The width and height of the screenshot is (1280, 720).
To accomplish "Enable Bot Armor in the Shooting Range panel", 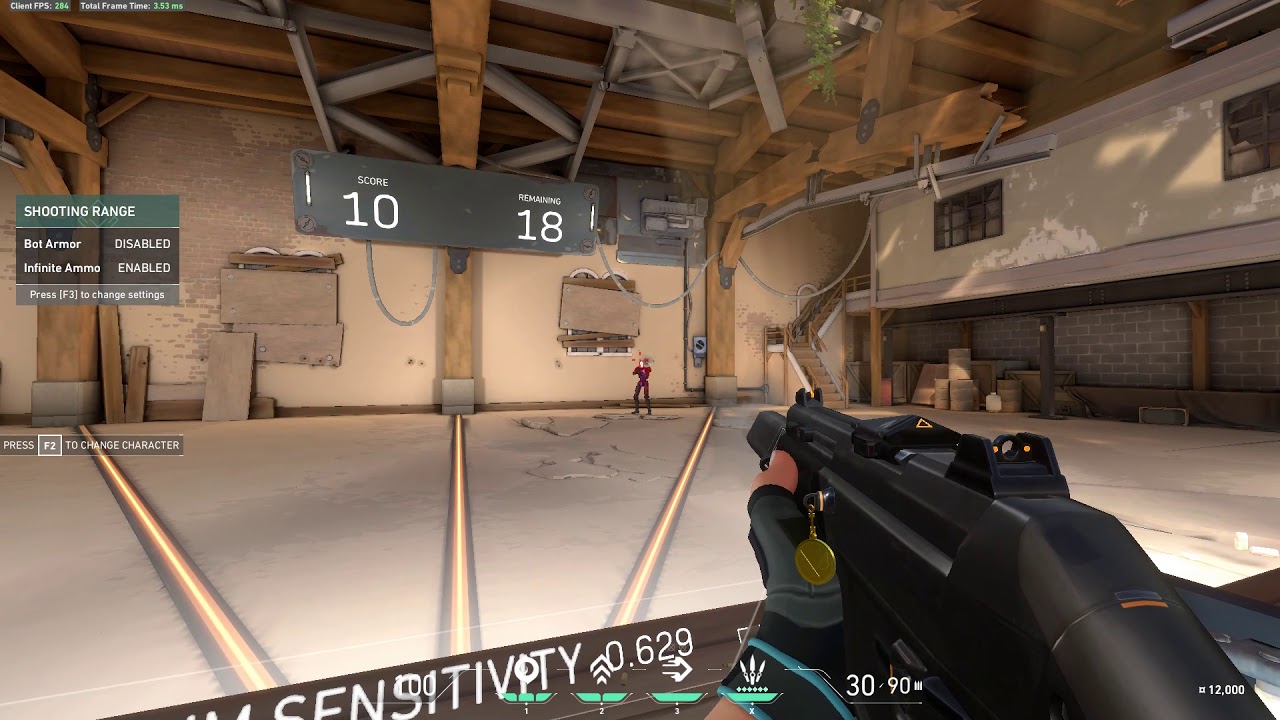I will pyautogui.click(x=143, y=243).
